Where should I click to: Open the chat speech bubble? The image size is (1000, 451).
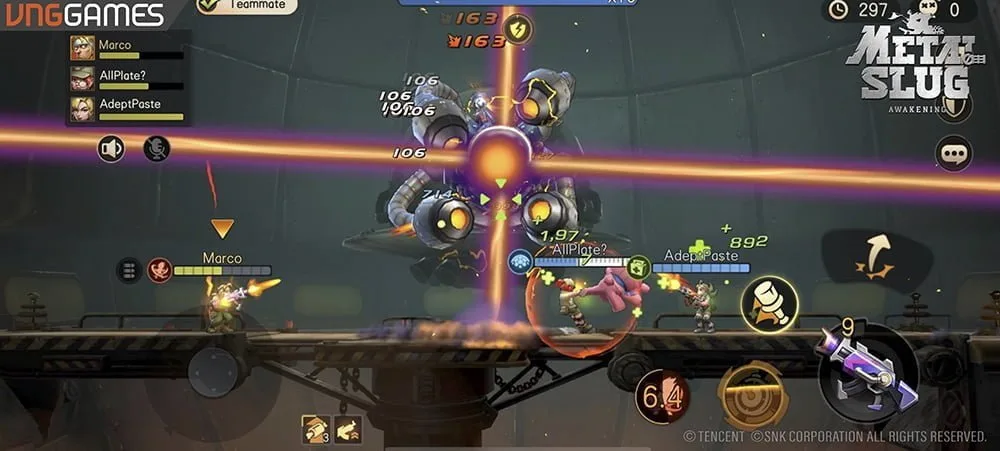tap(953, 153)
